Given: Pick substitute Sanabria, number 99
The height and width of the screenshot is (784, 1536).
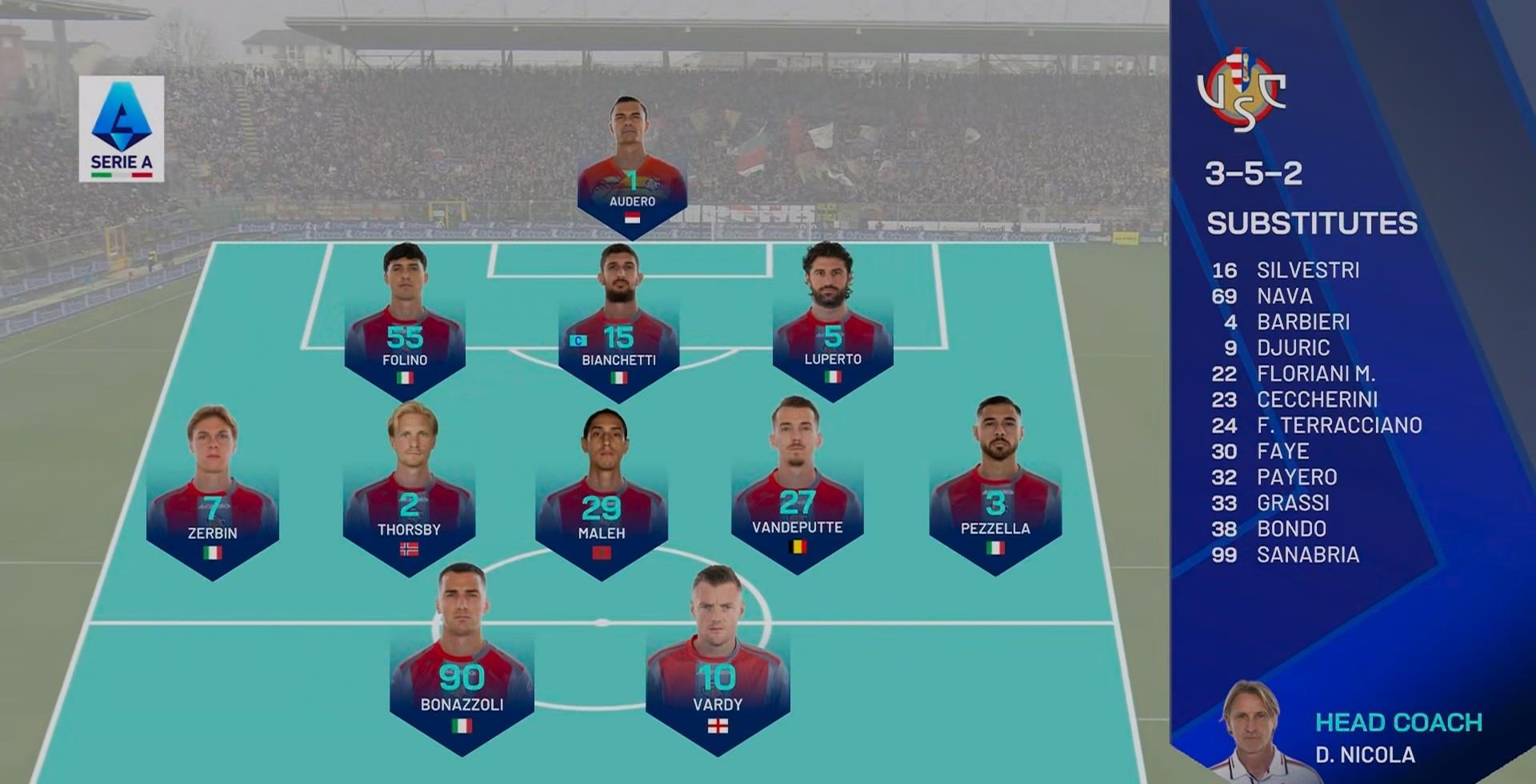Looking at the screenshot, I should [1307, 554].
